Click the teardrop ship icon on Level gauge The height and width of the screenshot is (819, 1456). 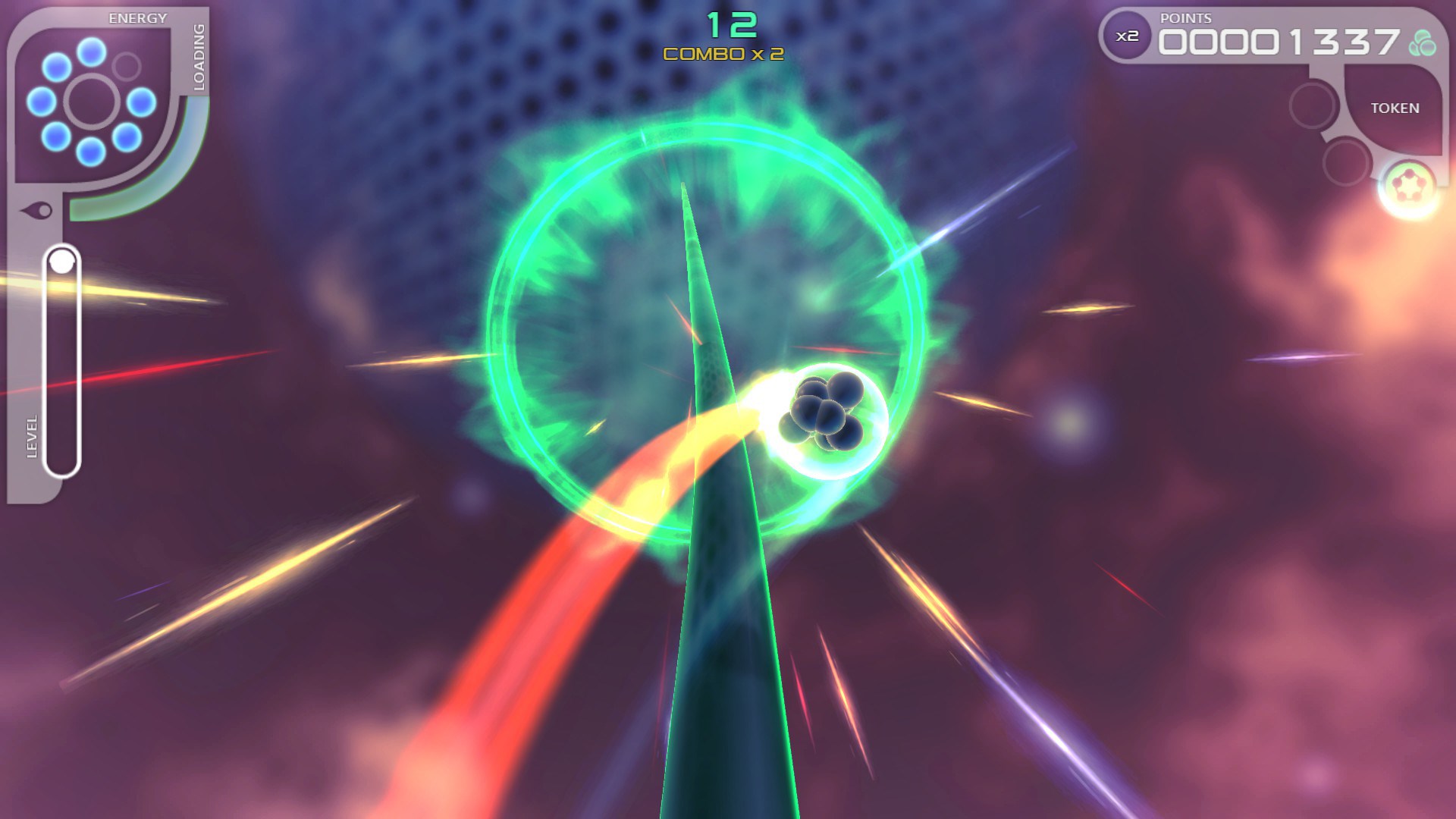pyautogui.click(x=35, y=209)
